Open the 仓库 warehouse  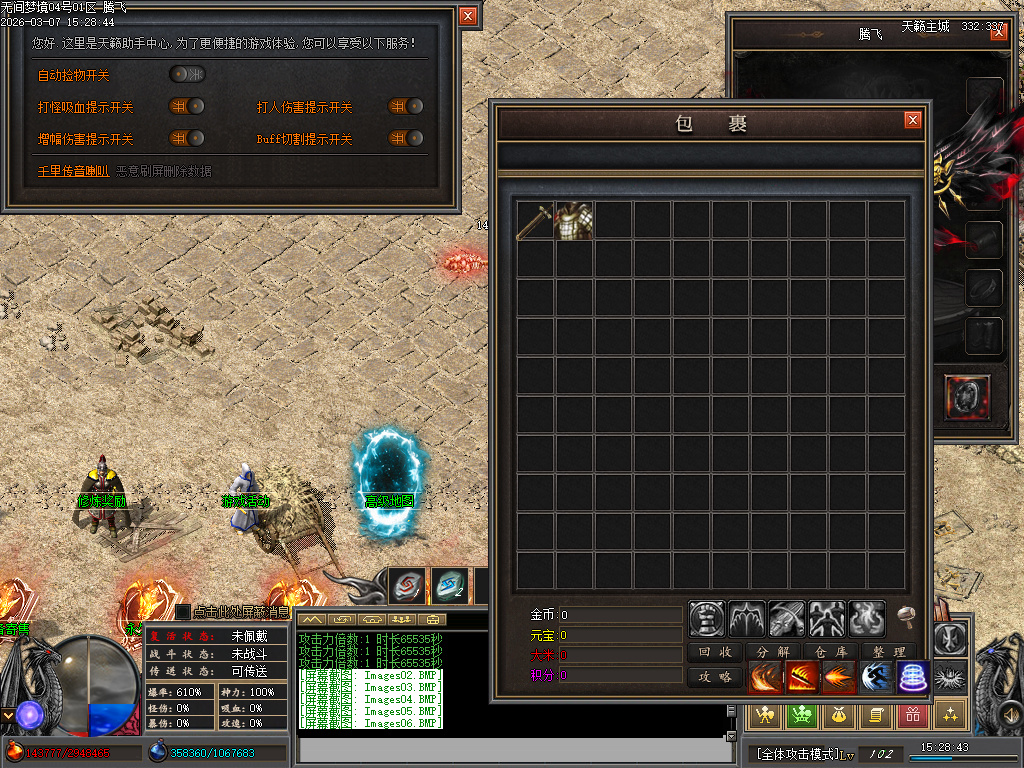point(830,652)
